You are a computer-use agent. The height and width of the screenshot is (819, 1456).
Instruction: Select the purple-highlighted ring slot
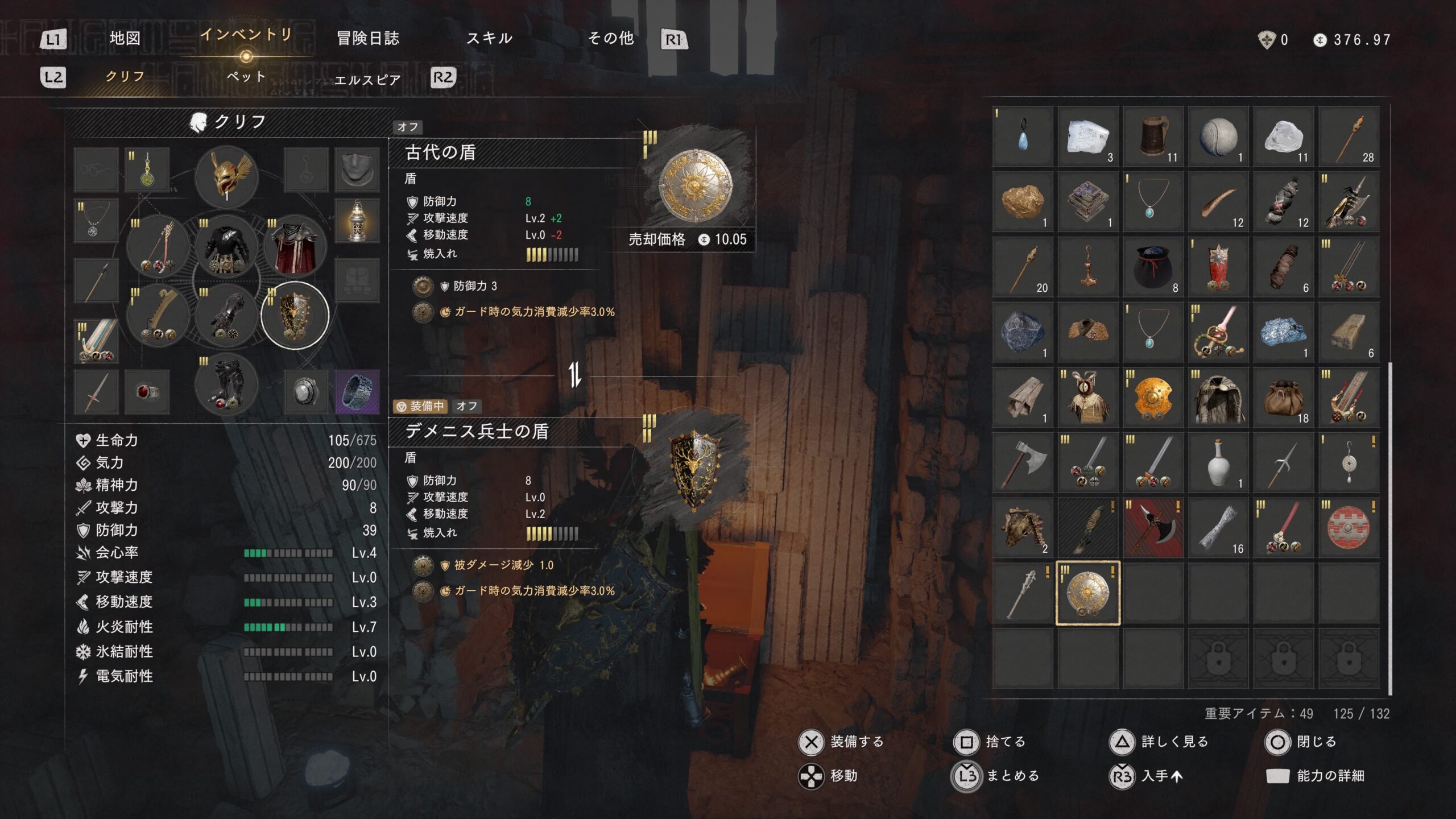[357, 392]
